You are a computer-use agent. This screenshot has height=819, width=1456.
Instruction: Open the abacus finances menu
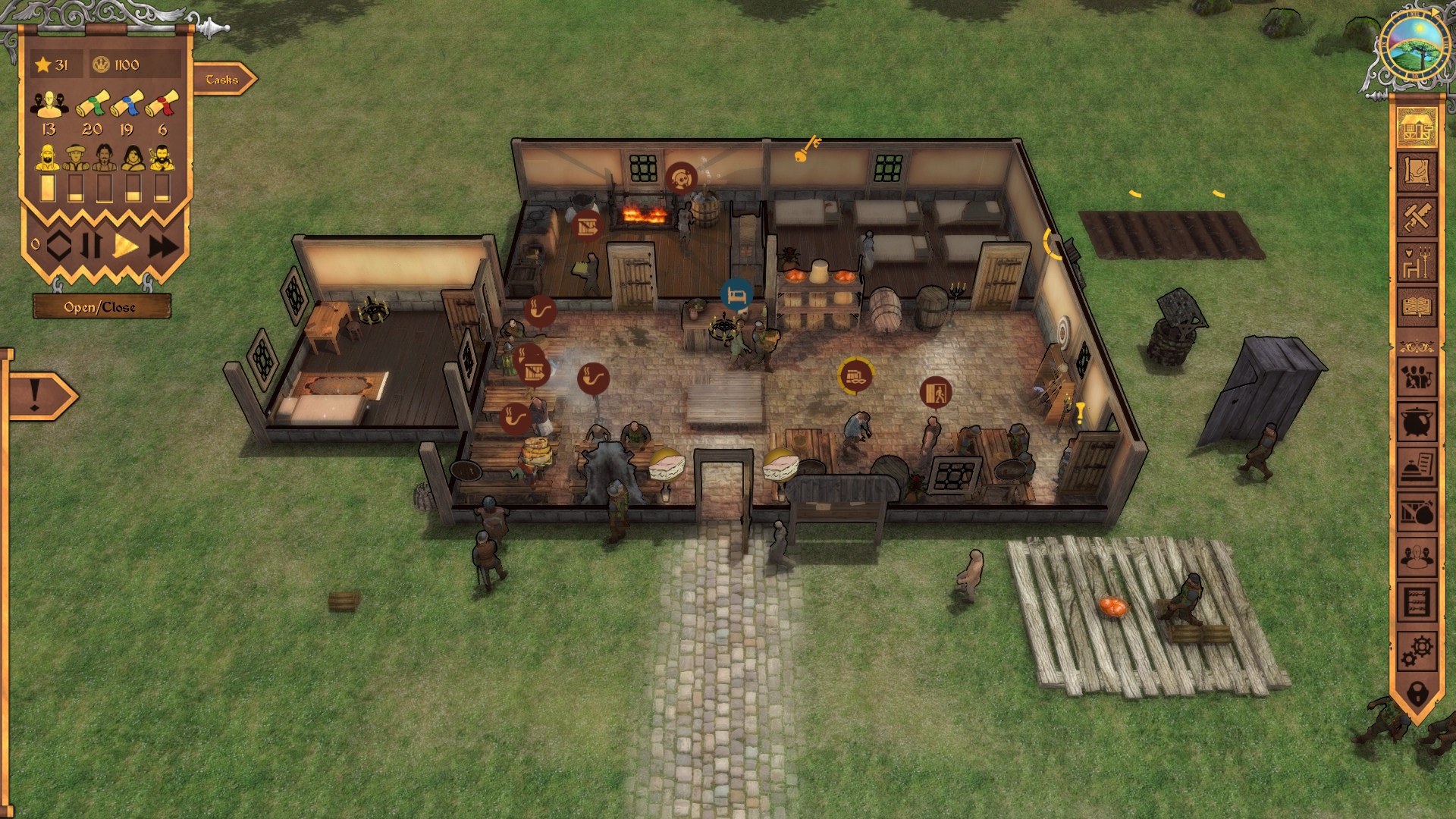click(1417, 604)
